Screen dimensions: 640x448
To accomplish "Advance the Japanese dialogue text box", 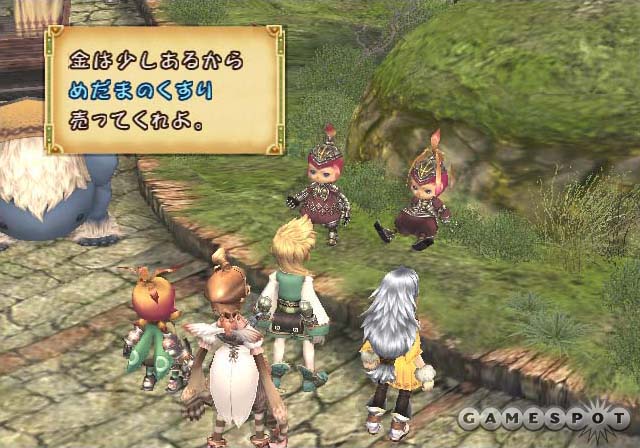I will (x=164, y=90).
